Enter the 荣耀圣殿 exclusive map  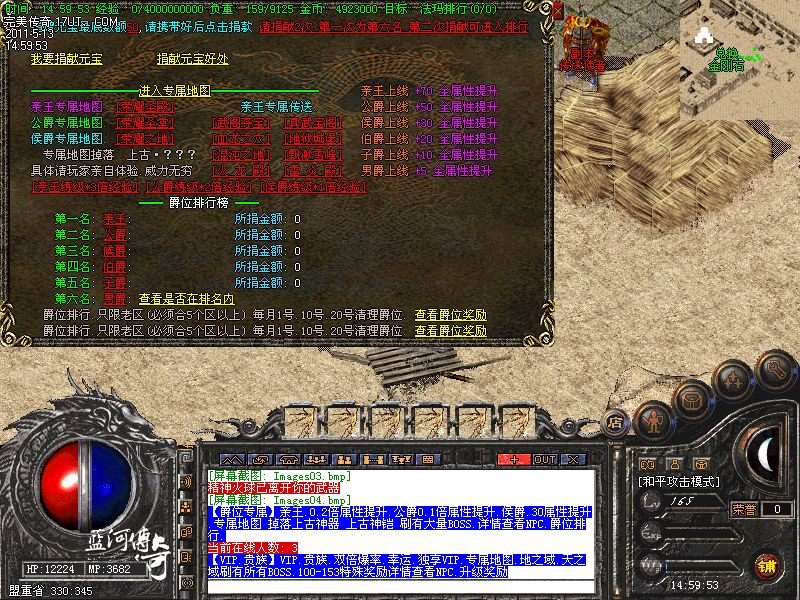145,106
